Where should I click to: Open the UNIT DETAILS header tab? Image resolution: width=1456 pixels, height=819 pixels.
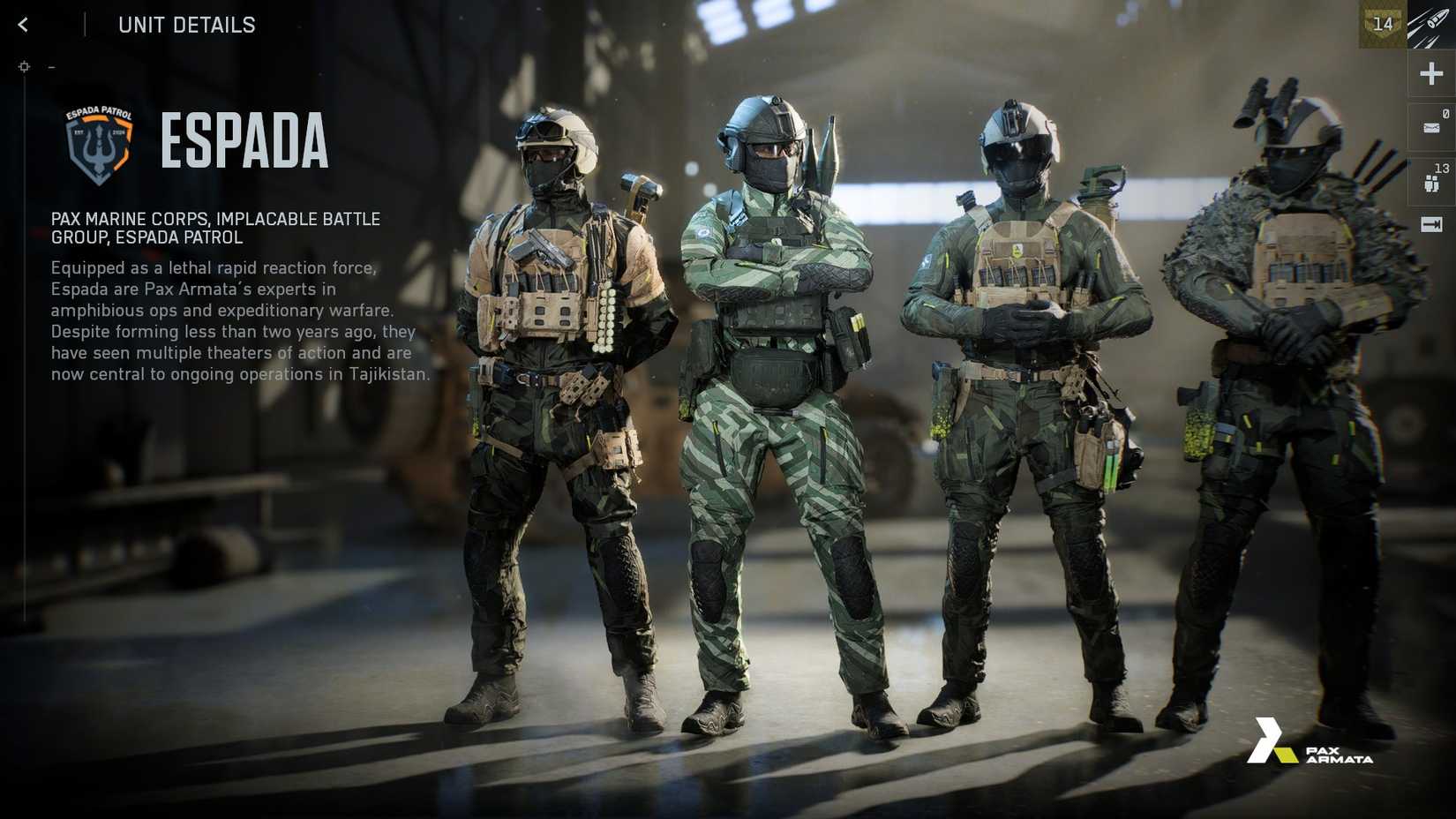(187, 25)
